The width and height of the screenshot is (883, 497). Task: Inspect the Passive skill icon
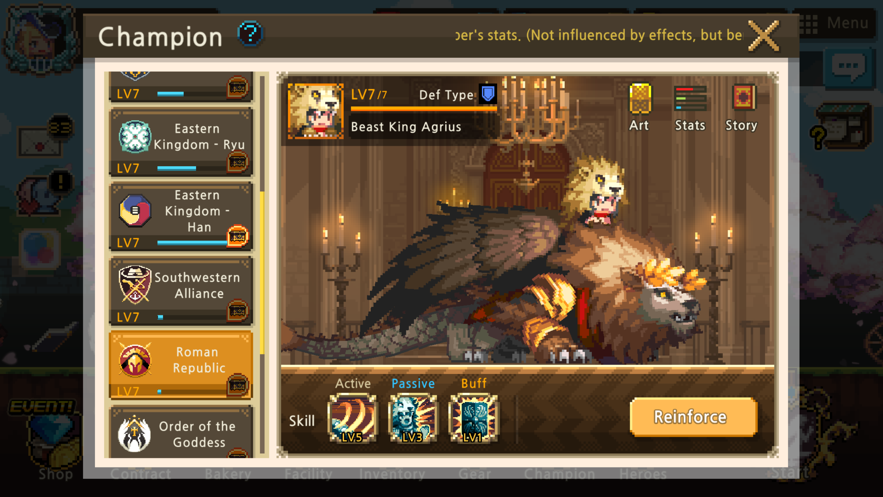(413, 417)
